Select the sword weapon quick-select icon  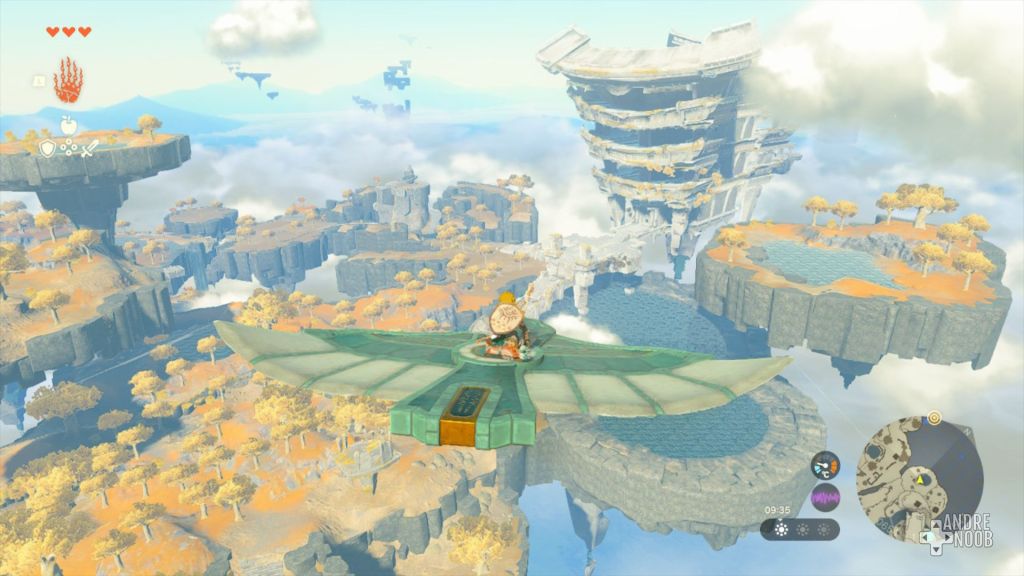coord(90,148)
